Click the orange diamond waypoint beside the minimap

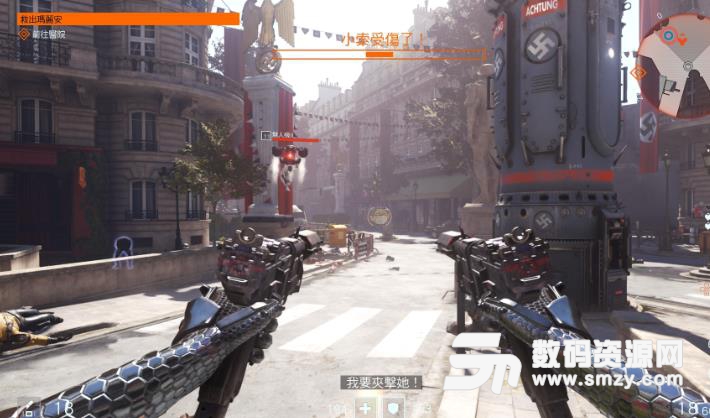pos(638,73)
